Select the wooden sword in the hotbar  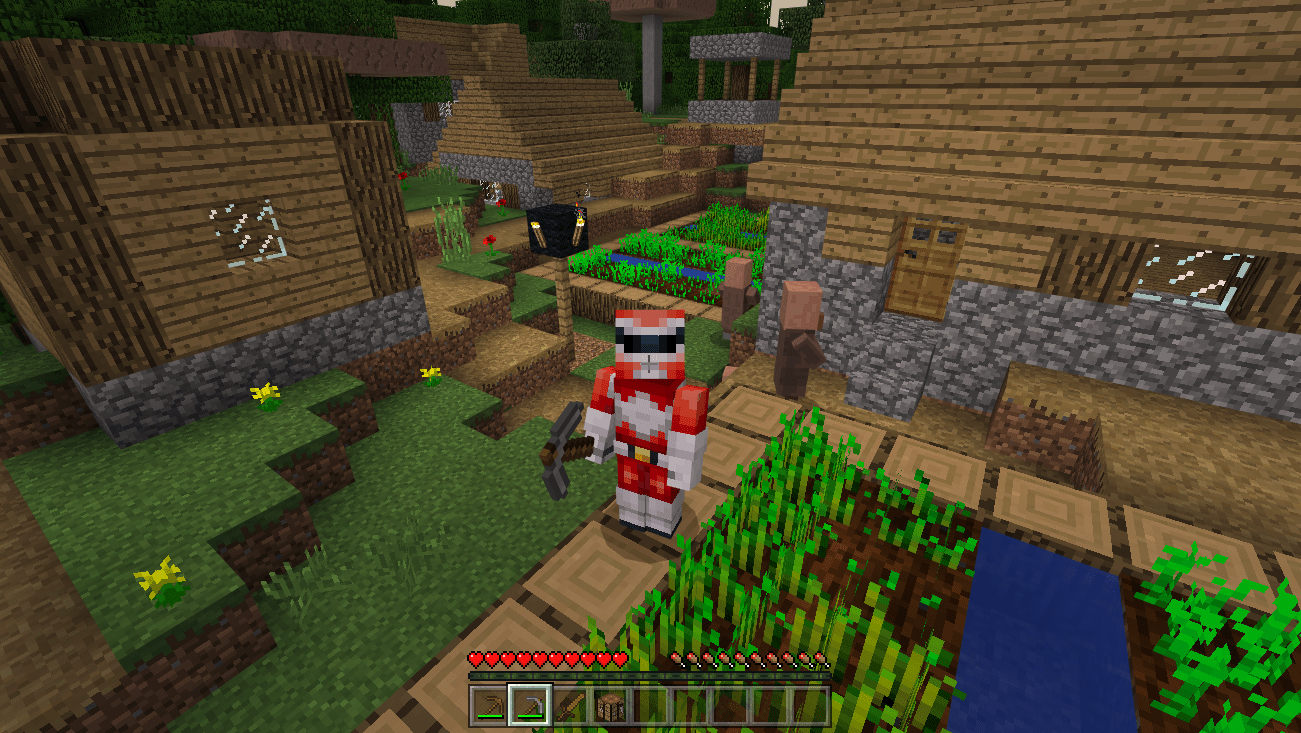click(570, 701)
